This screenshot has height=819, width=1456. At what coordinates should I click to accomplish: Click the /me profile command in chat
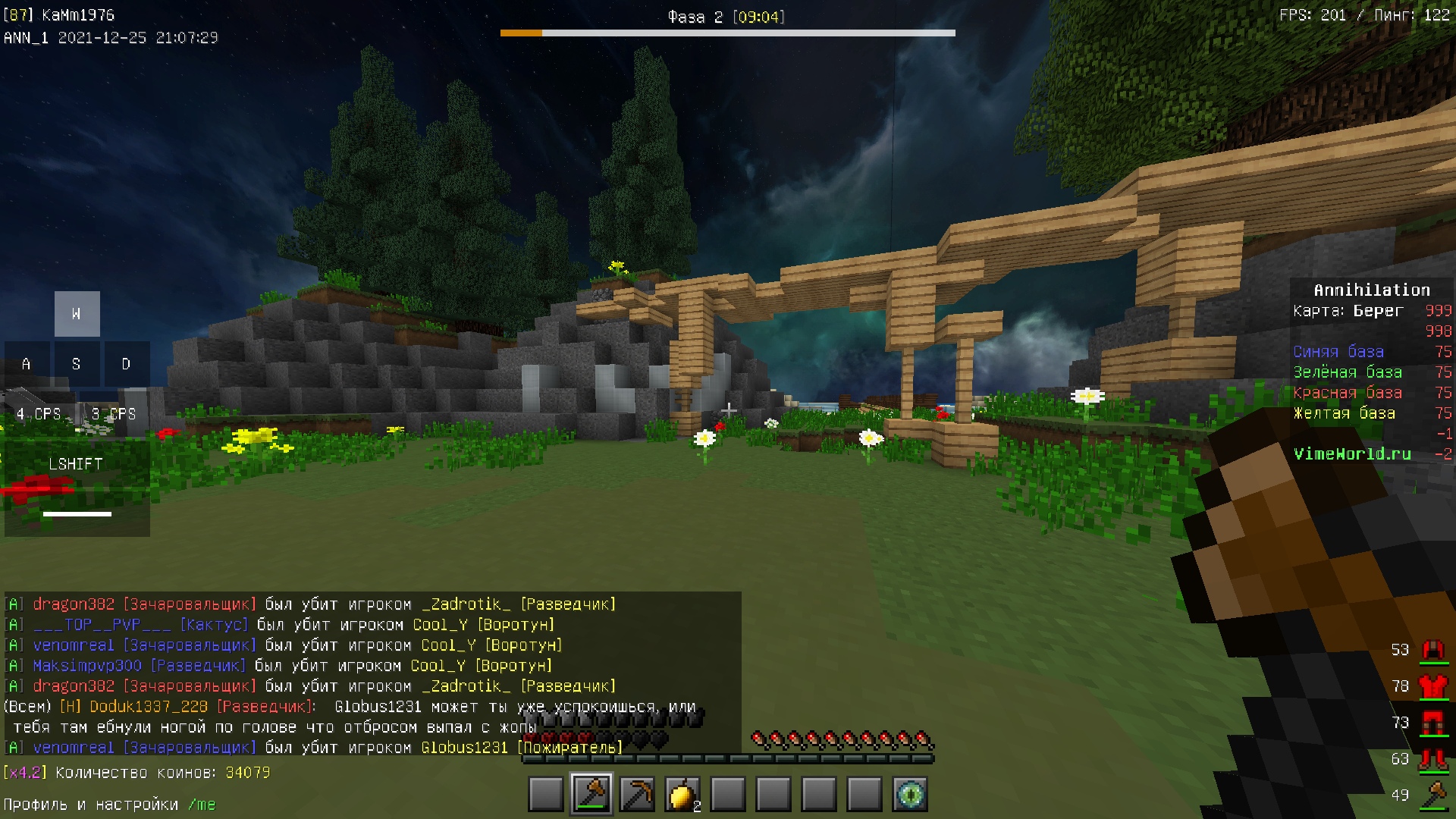click(202, 805)
